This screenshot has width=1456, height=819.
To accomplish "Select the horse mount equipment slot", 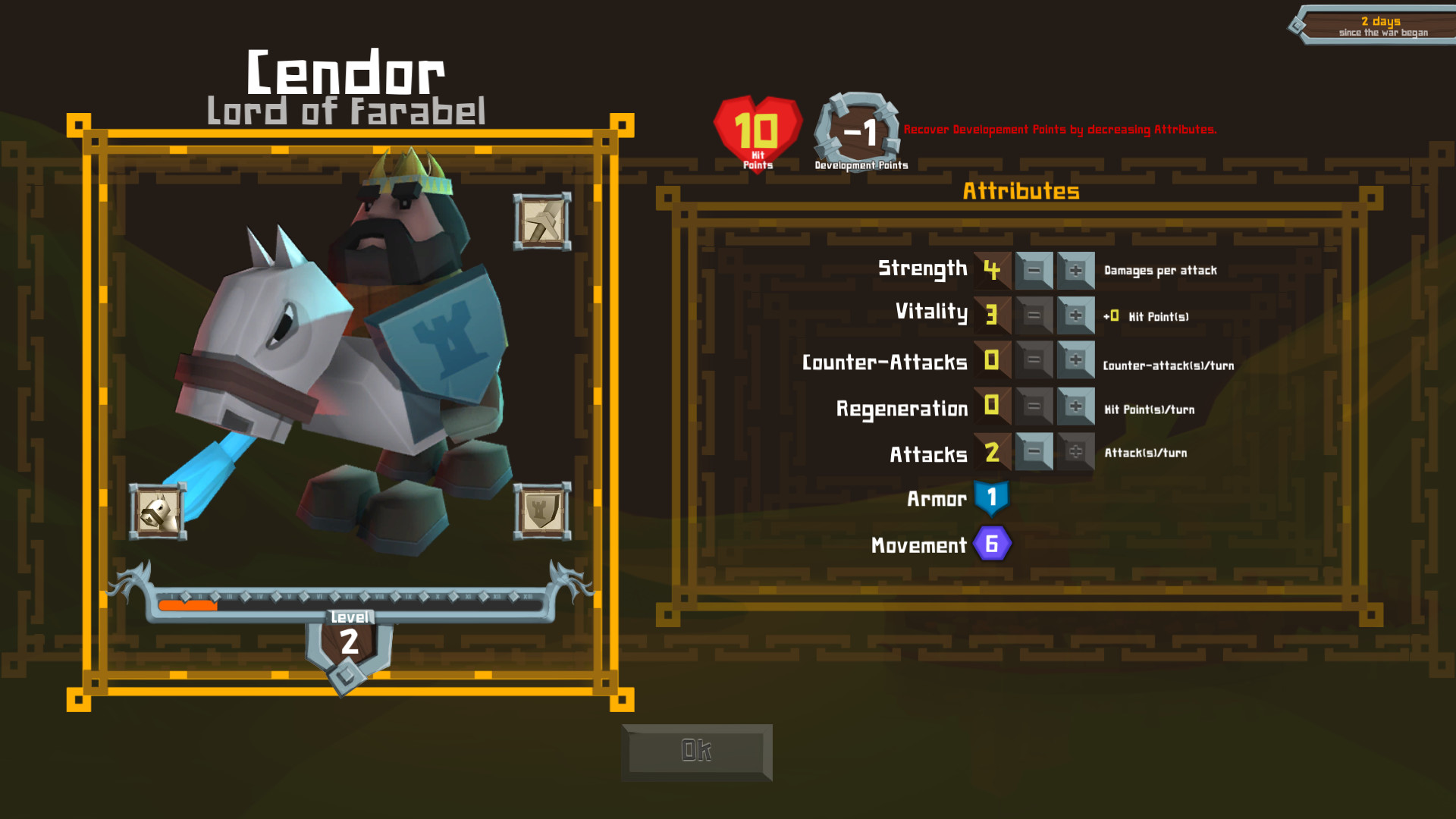I will (158, 512).
